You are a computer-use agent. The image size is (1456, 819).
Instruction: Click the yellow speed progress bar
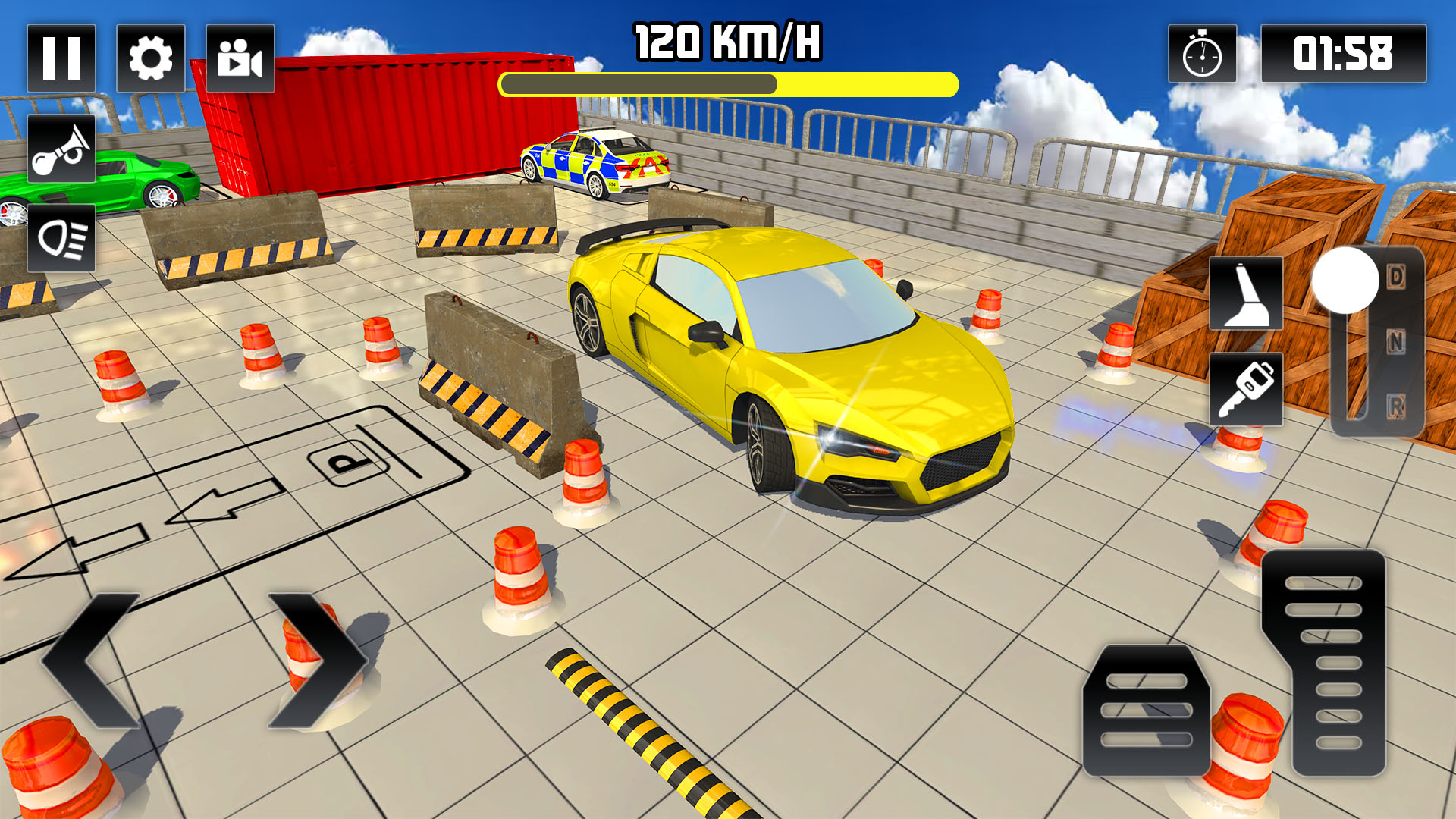728,83
